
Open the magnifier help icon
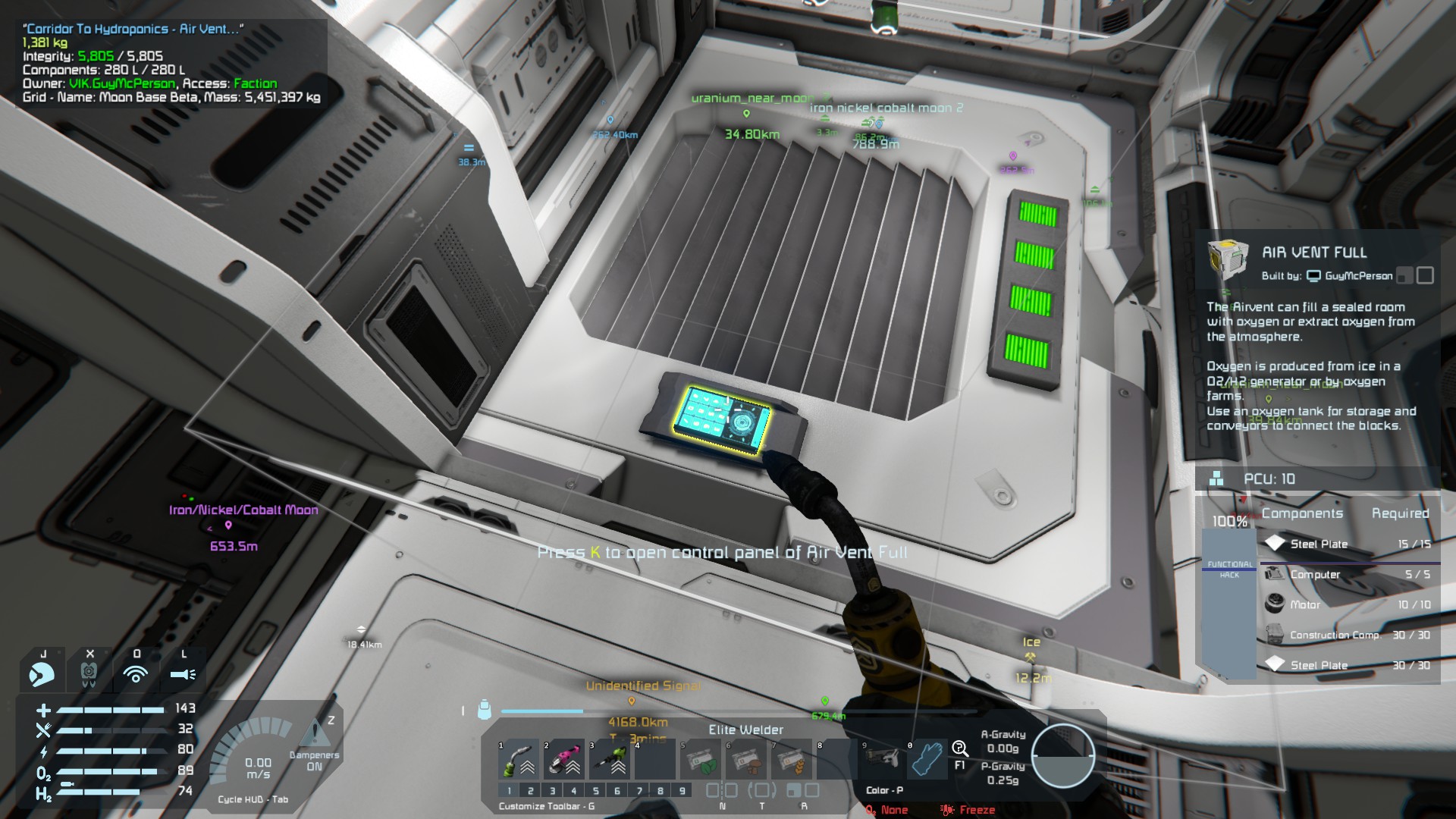(960, 749)
